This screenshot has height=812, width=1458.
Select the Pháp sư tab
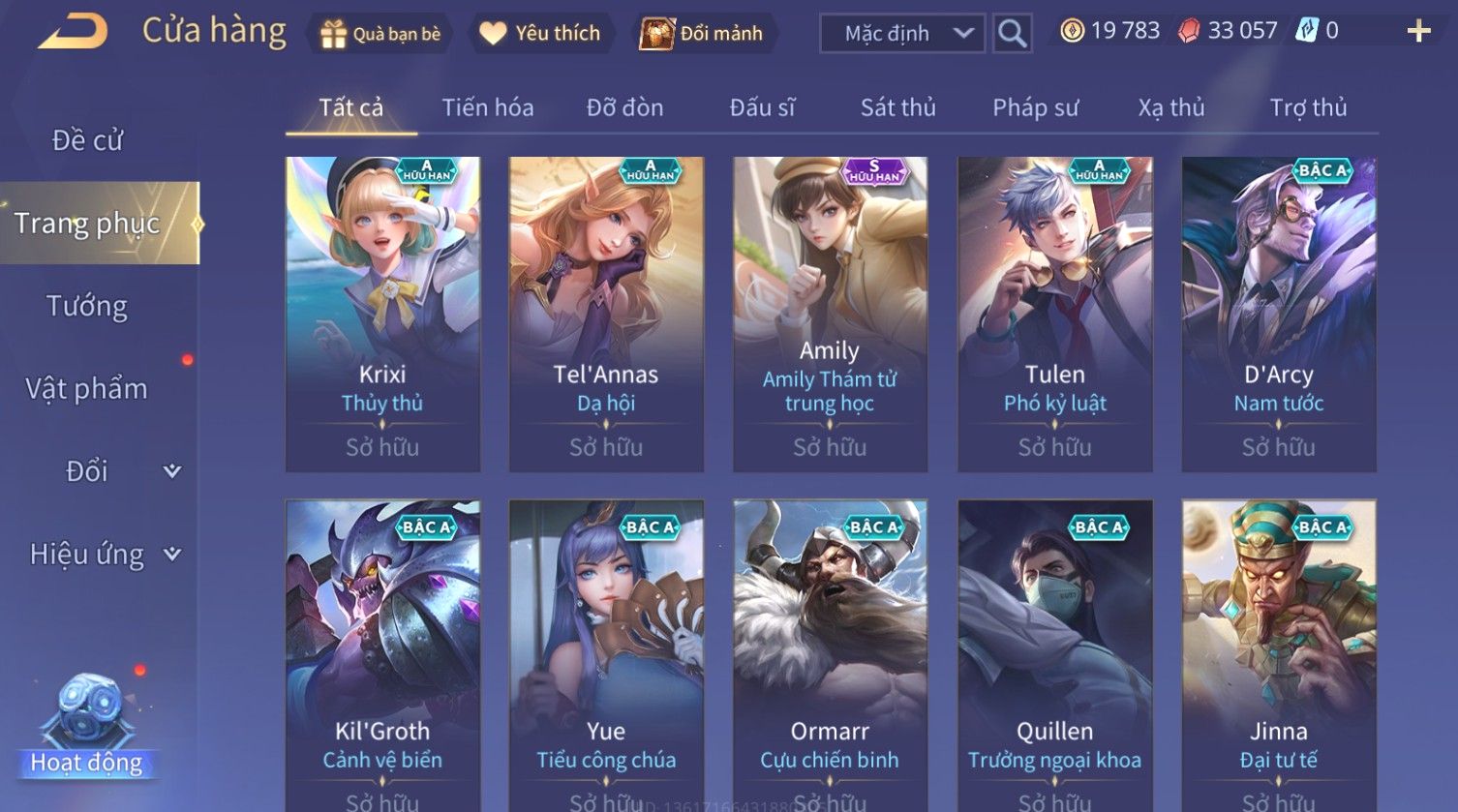[1035, 107]
